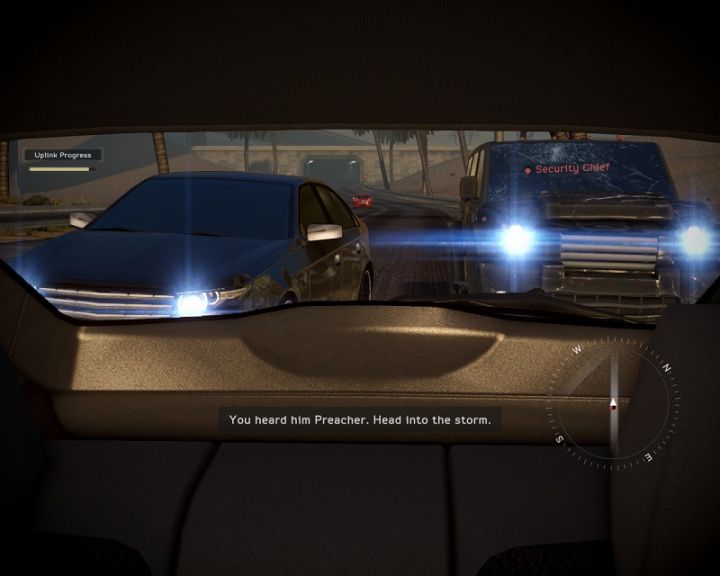This screenshot has height=576, width=720.
Task: Click the Uplink Progress objective tracker
Action: point(62,160)
